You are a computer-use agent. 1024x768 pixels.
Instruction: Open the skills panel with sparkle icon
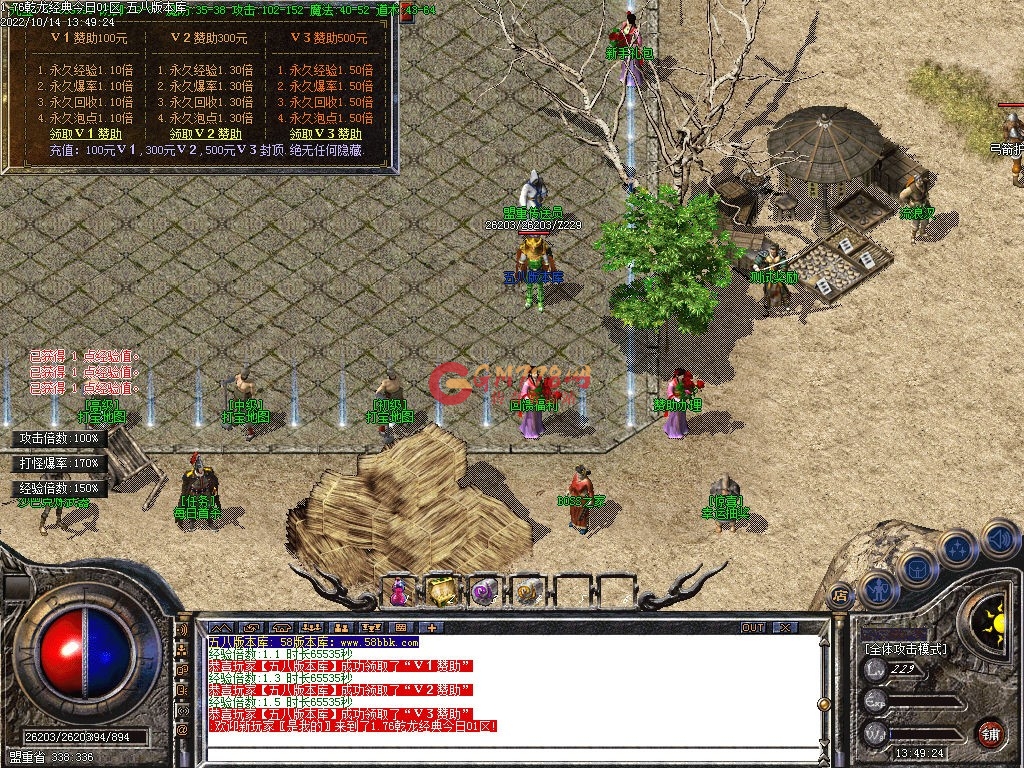click(957, 551)
